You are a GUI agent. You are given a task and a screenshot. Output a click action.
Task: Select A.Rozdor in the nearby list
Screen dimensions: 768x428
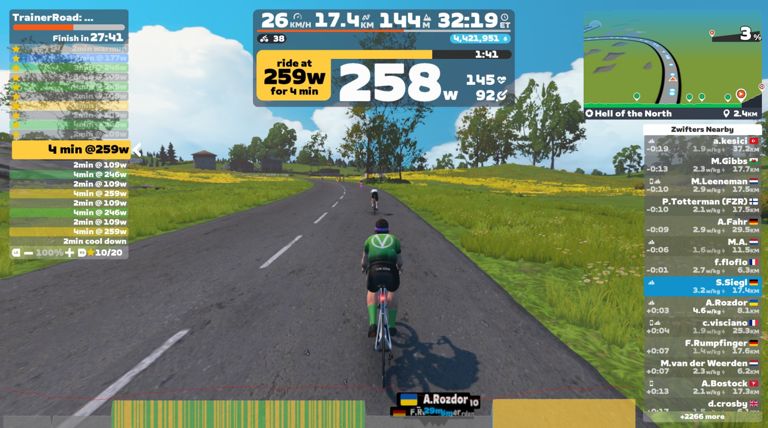coord(704,306)
